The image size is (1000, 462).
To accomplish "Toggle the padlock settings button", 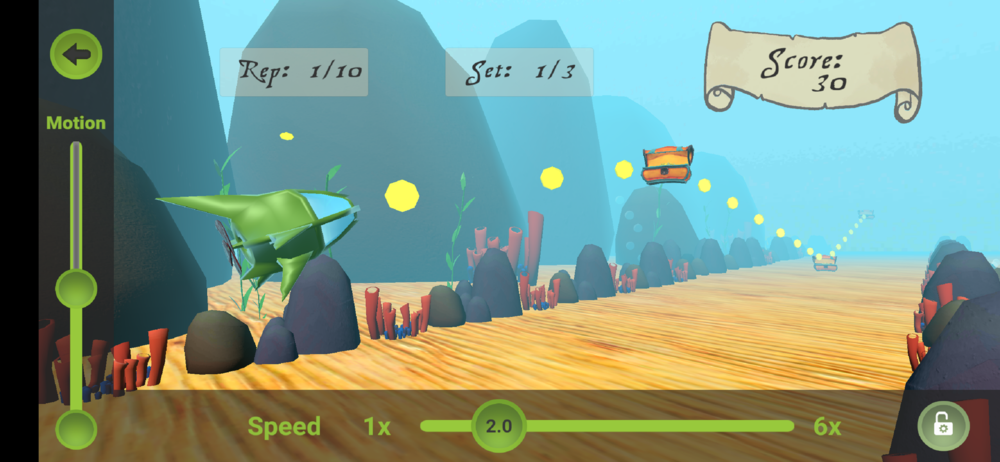I will 943,426.
